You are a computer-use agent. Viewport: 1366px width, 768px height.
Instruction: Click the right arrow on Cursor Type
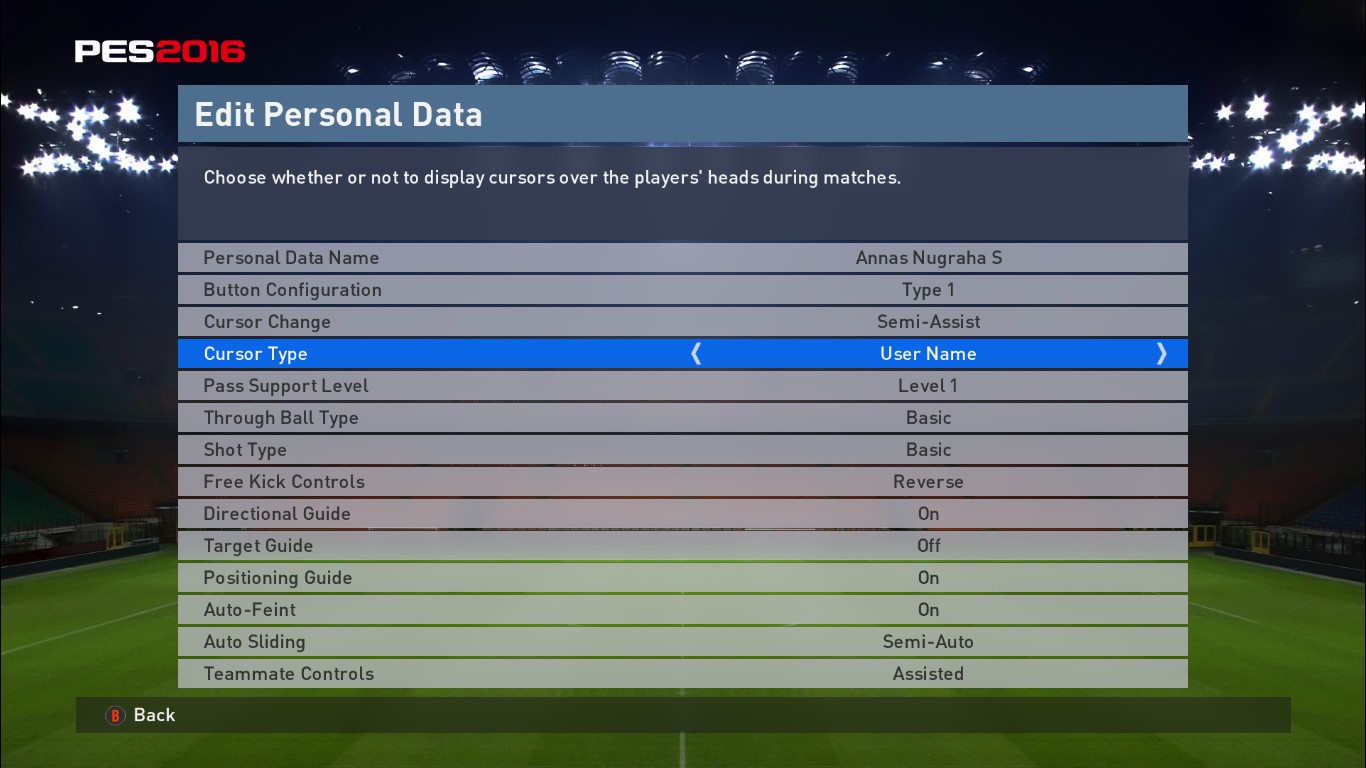pyautogui.click(x=1162, y=353)
